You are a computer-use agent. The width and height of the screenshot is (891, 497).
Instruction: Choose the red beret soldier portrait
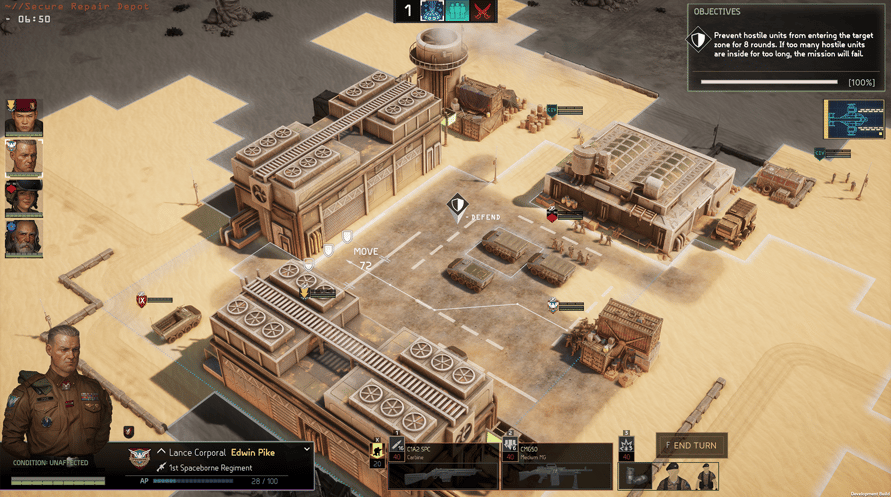click(x=23, y=118)
